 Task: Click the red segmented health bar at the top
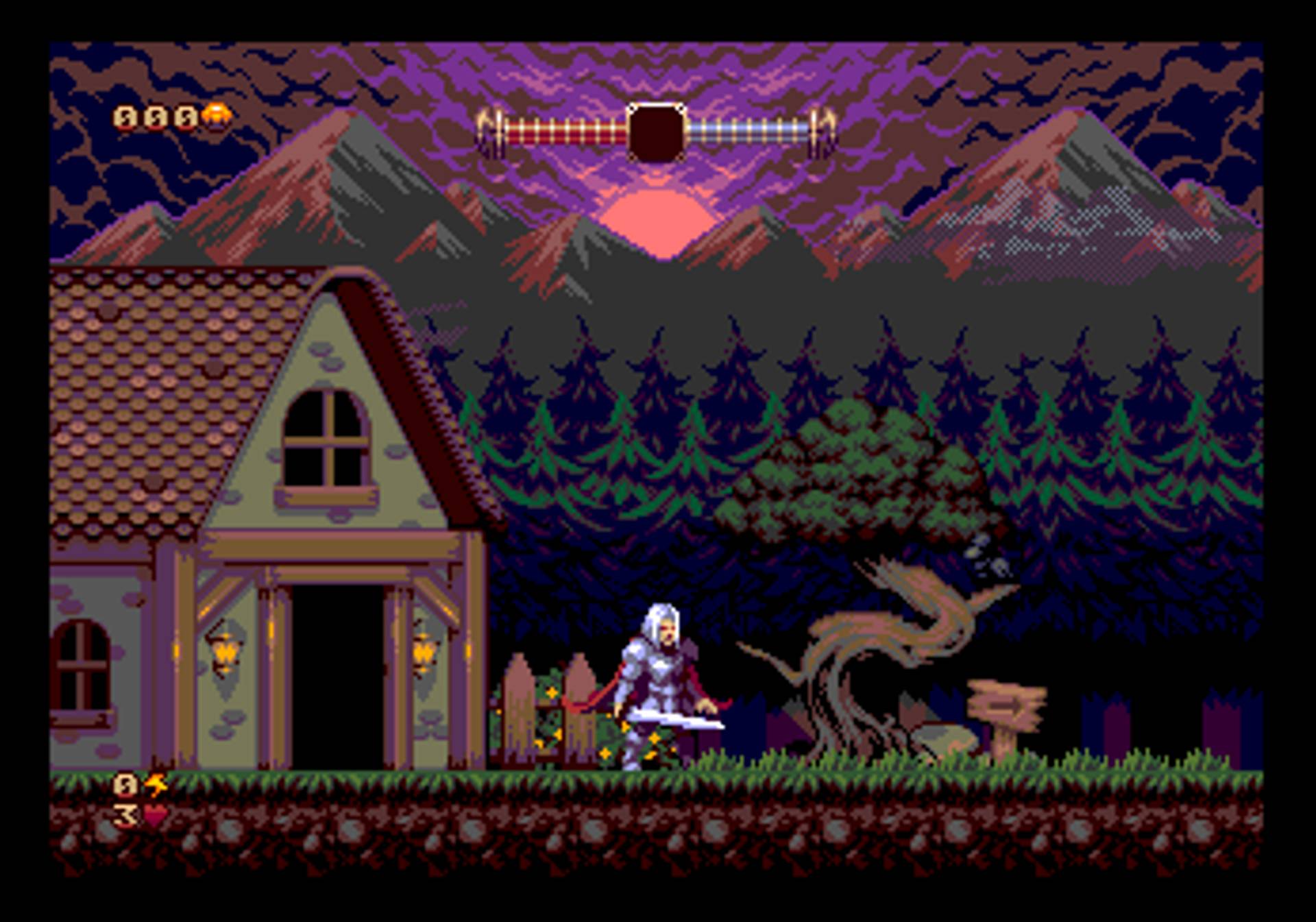coord(562,130)
